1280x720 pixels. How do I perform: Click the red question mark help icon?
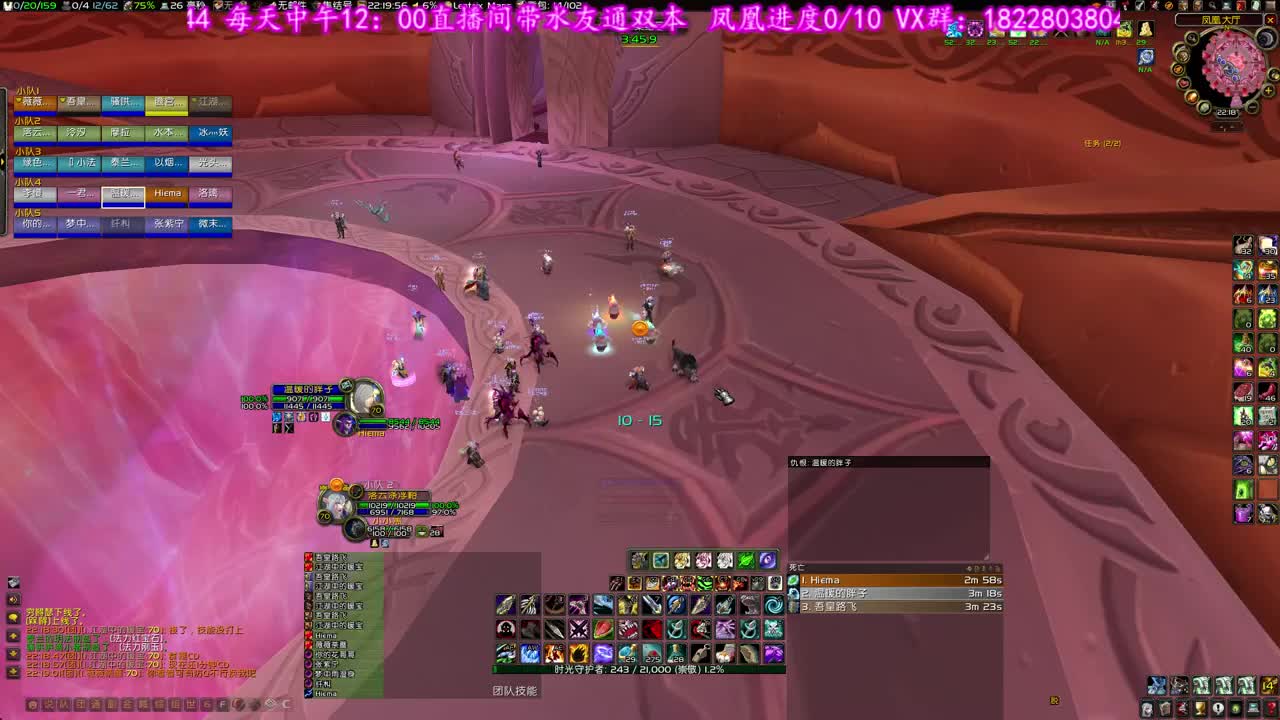click(x=1271, y=707)
